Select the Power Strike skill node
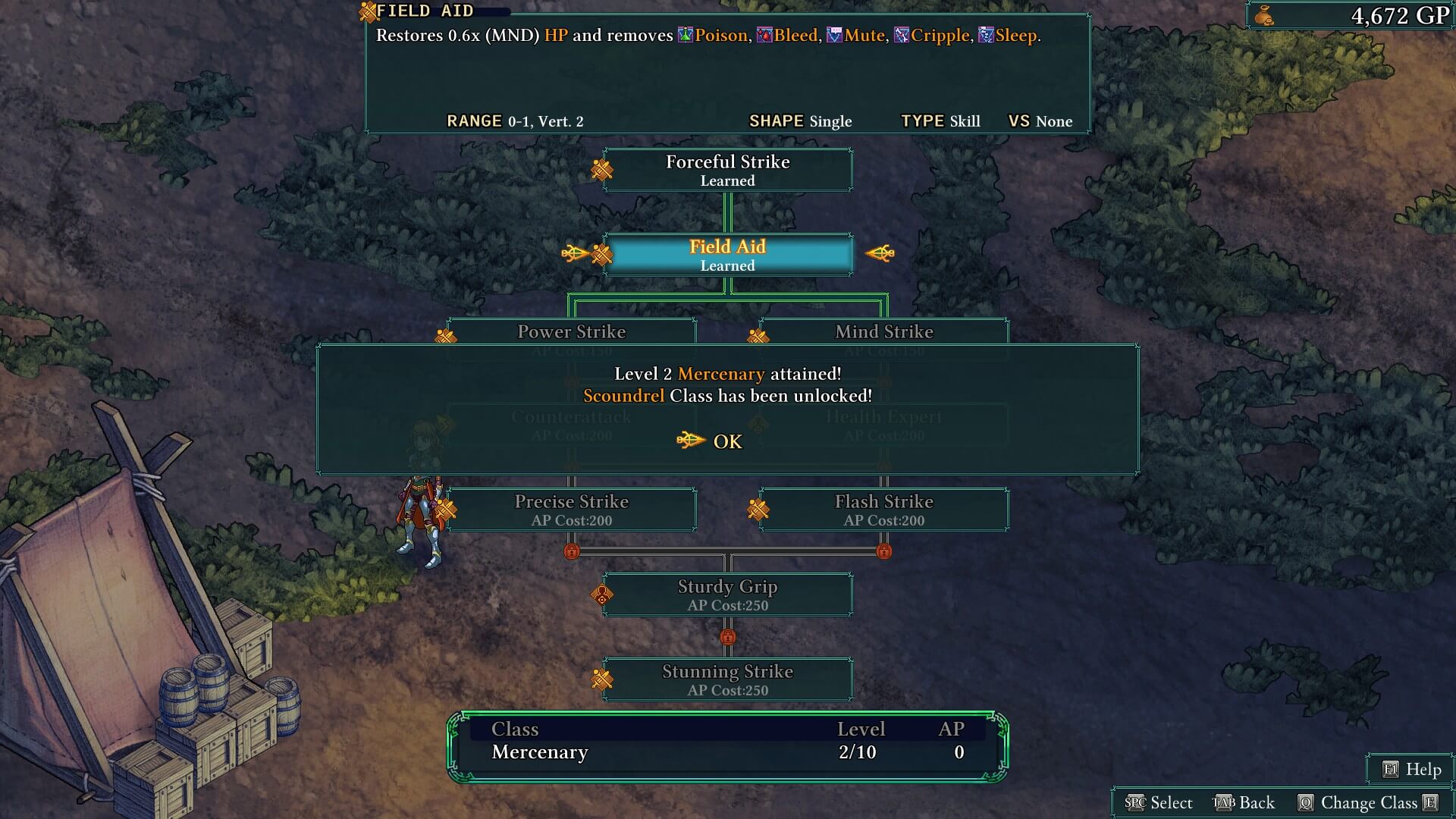Viewport: 1456px width, 819px height. [571, 332]
